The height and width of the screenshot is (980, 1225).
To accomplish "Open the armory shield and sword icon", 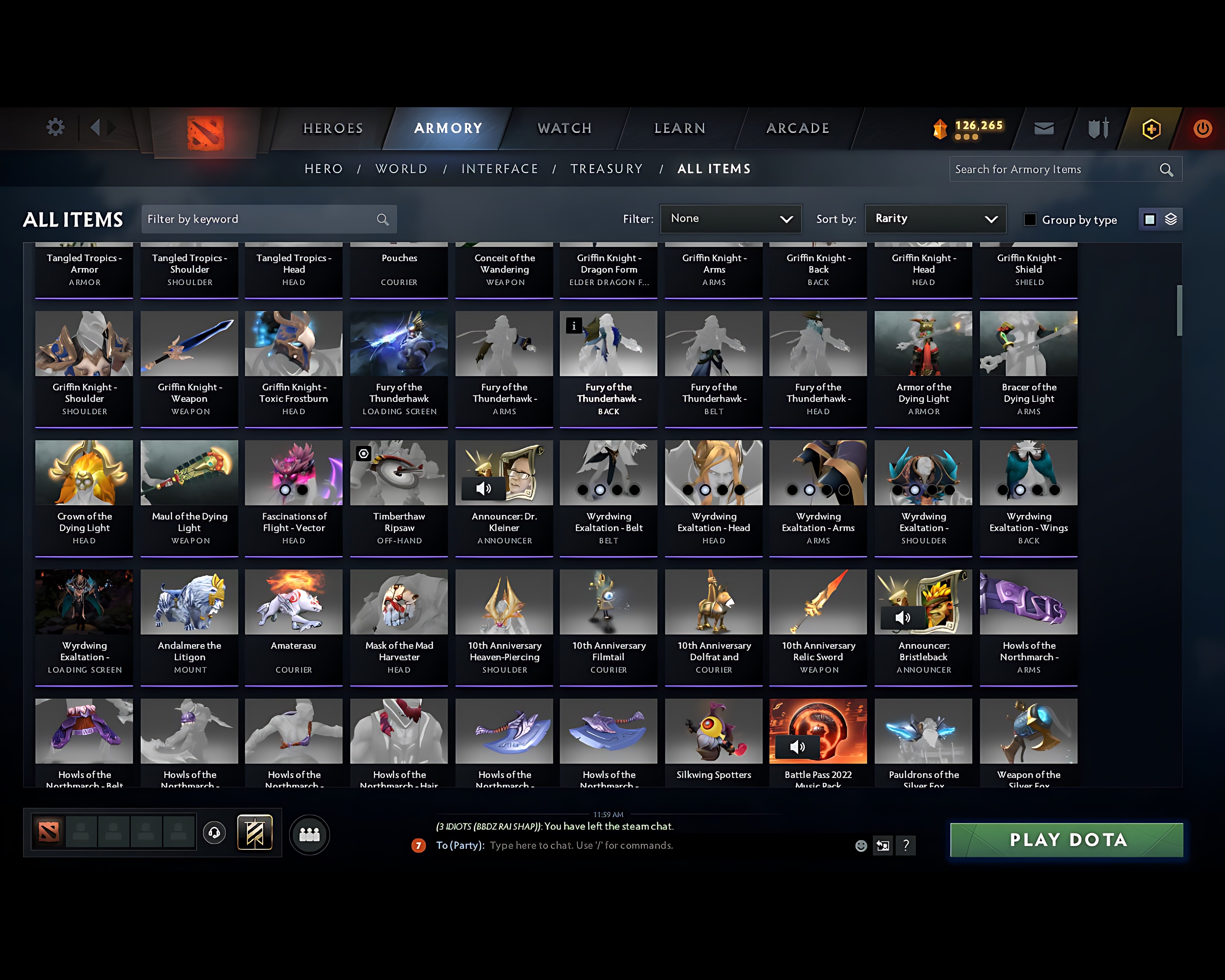I will tap(1097, 128).
